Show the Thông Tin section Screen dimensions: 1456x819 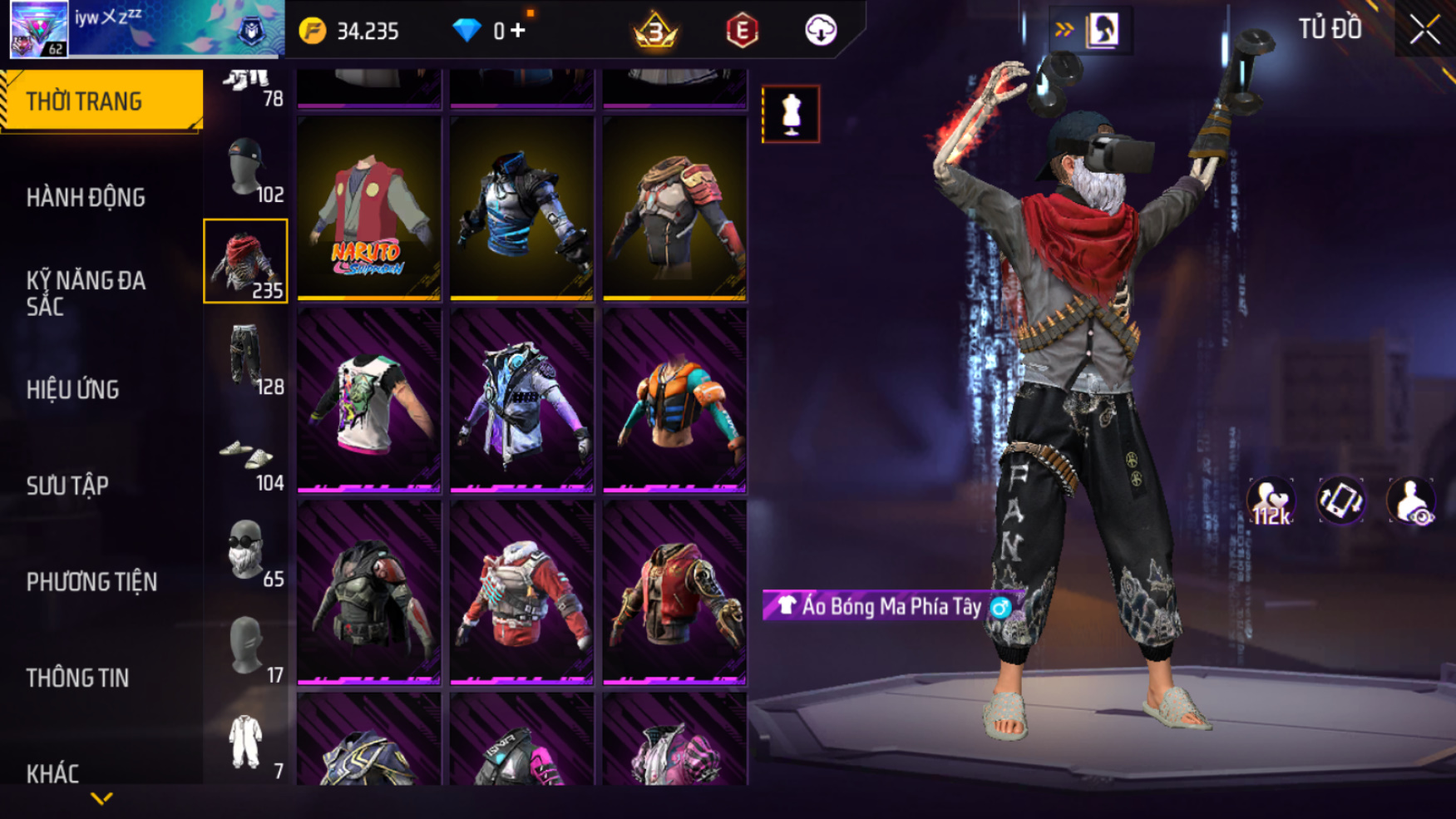(x=77, y=678)
